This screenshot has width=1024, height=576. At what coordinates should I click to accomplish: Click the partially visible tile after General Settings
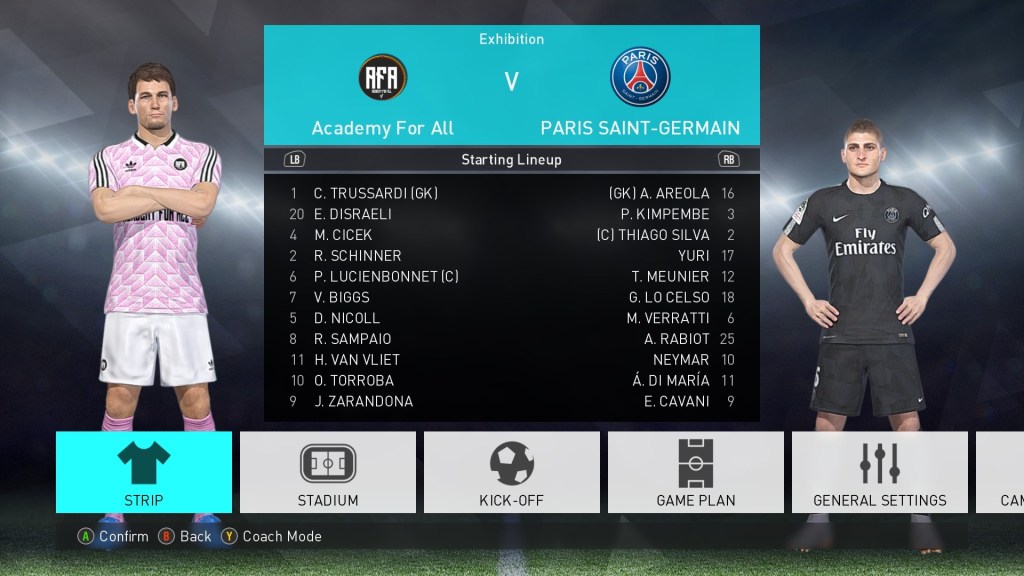(1002, 472)
